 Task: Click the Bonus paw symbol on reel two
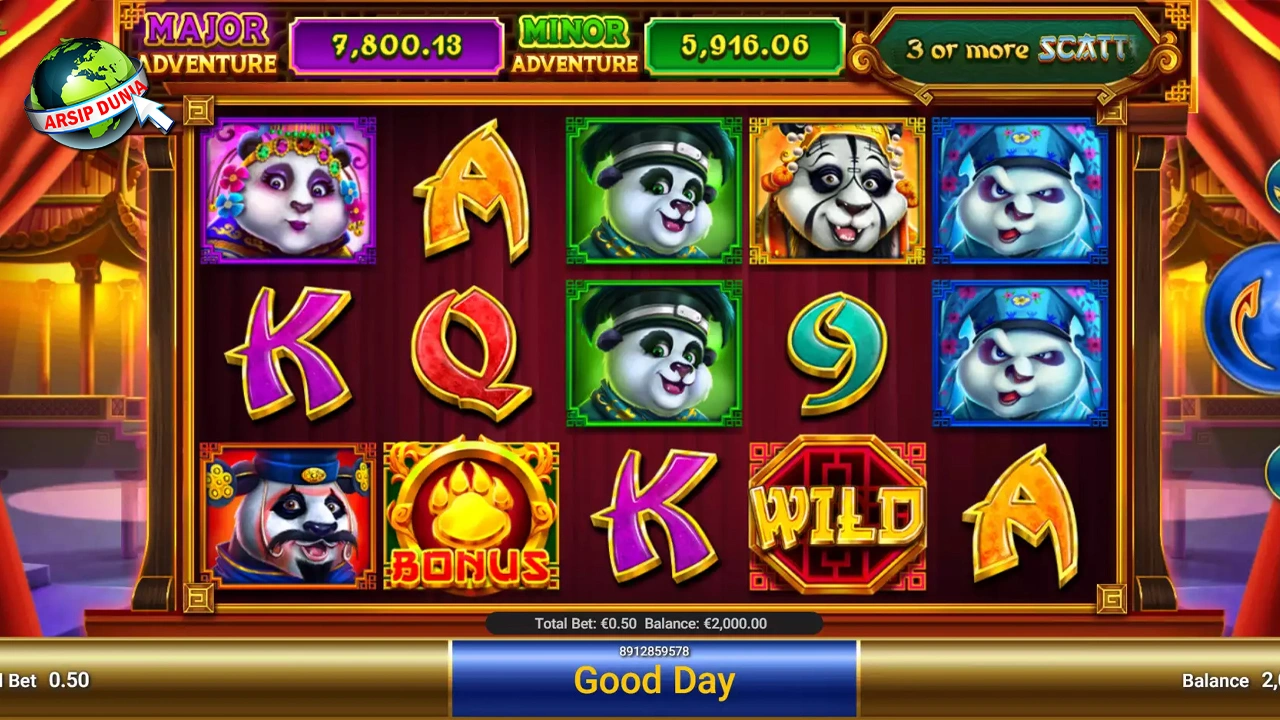470,515
